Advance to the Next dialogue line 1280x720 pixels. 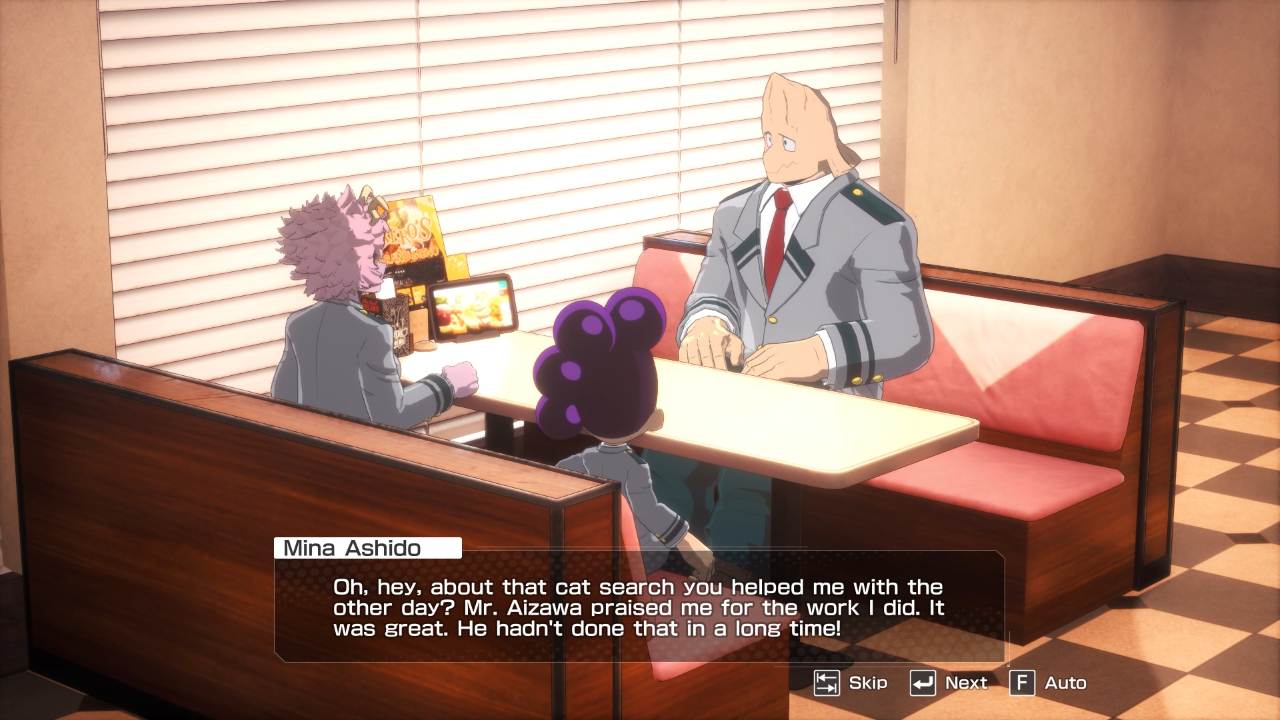tap(948, 683)
